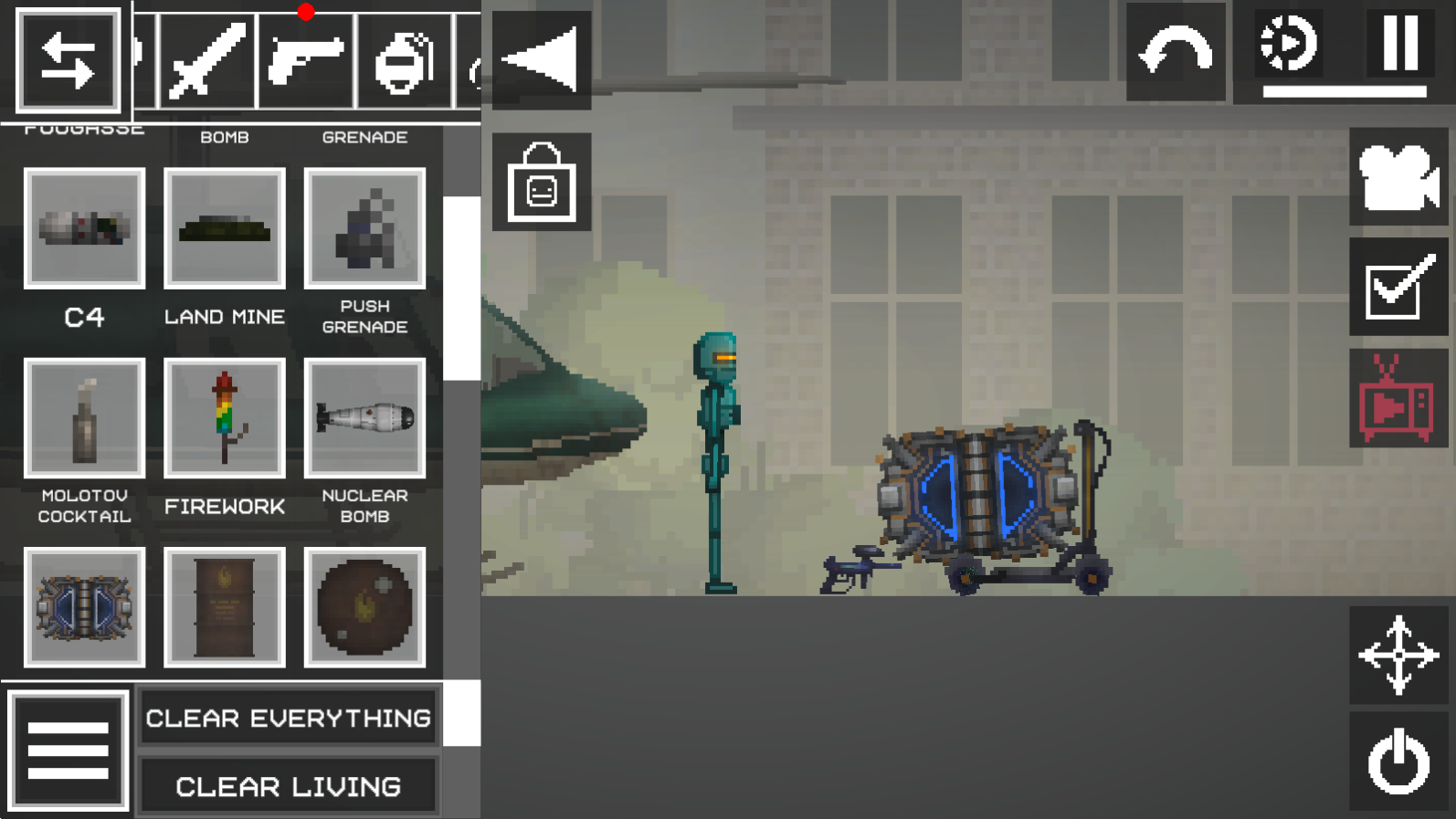Choose the Firework item
Screen dimensions: 1456x819
point(225,418)
